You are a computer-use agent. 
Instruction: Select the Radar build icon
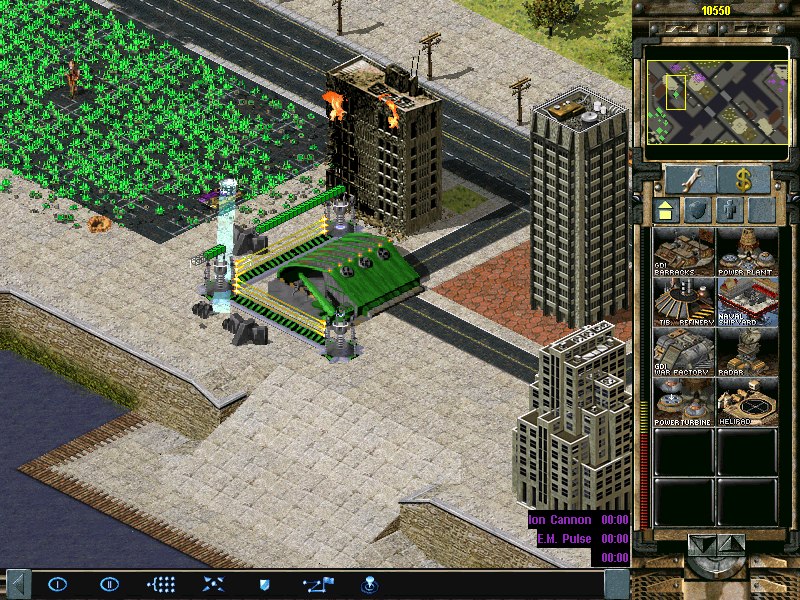pos(747,352)
